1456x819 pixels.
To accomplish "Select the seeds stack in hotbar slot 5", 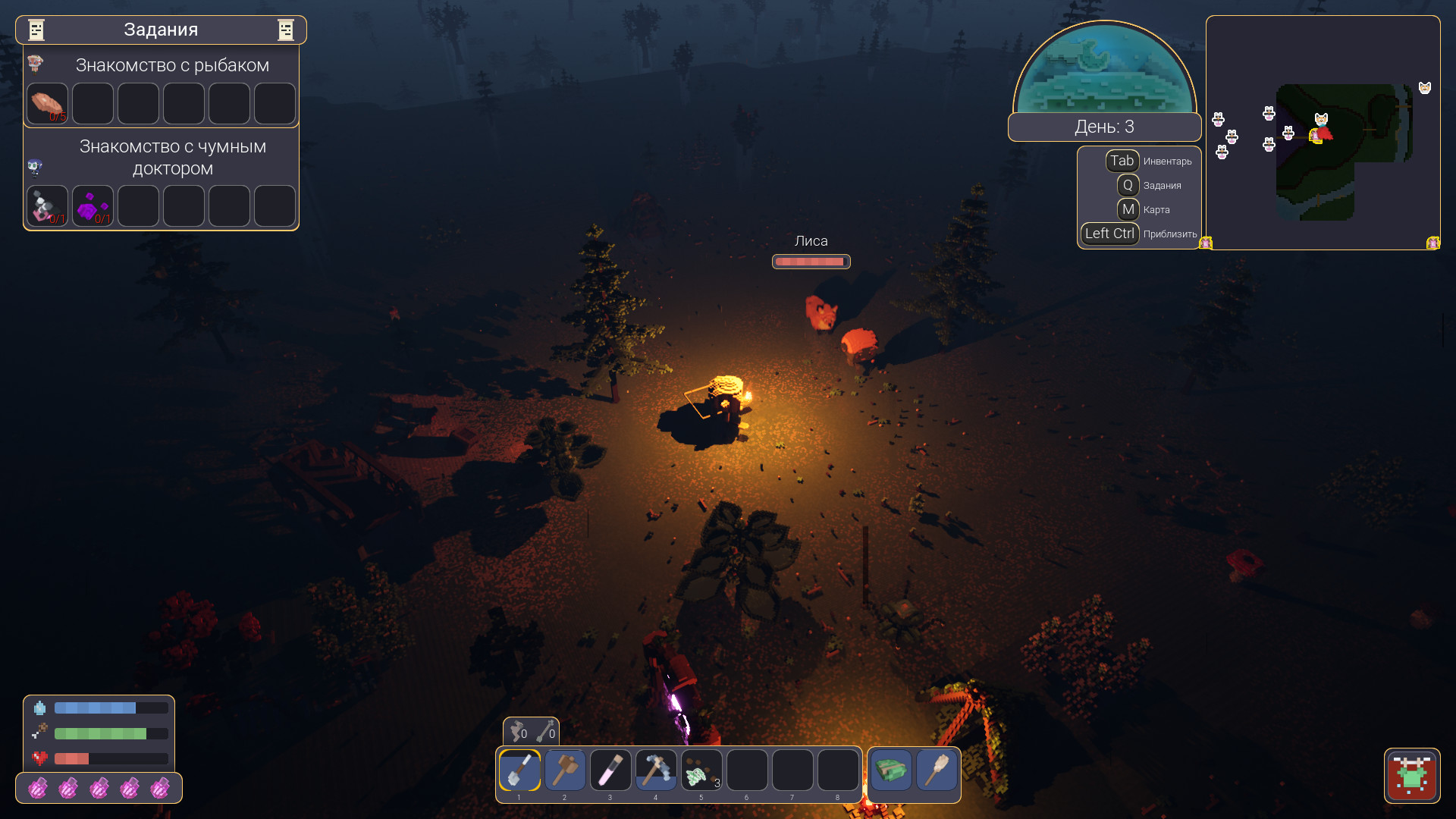I will tap(701, 770).
